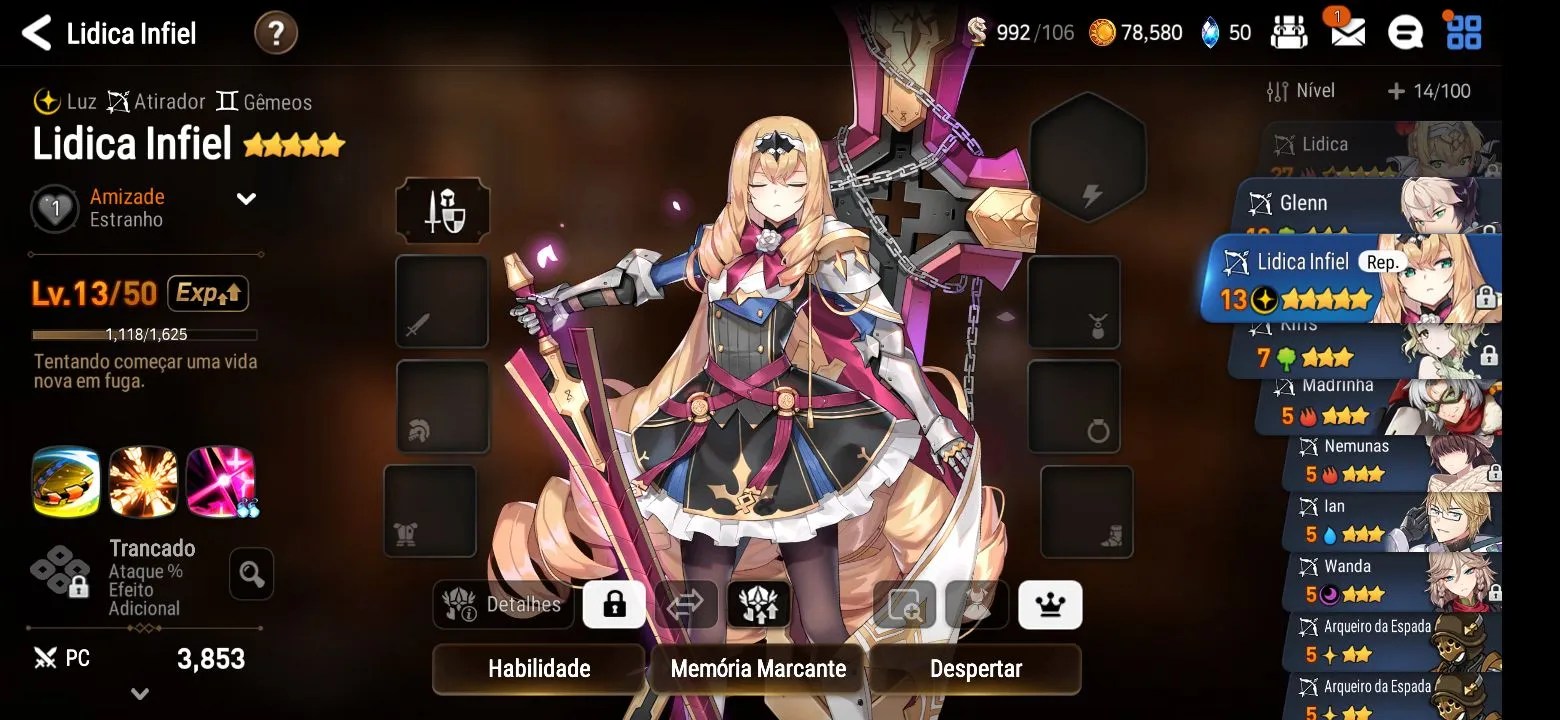Open the chat speech bubble

pos(1405,34)
